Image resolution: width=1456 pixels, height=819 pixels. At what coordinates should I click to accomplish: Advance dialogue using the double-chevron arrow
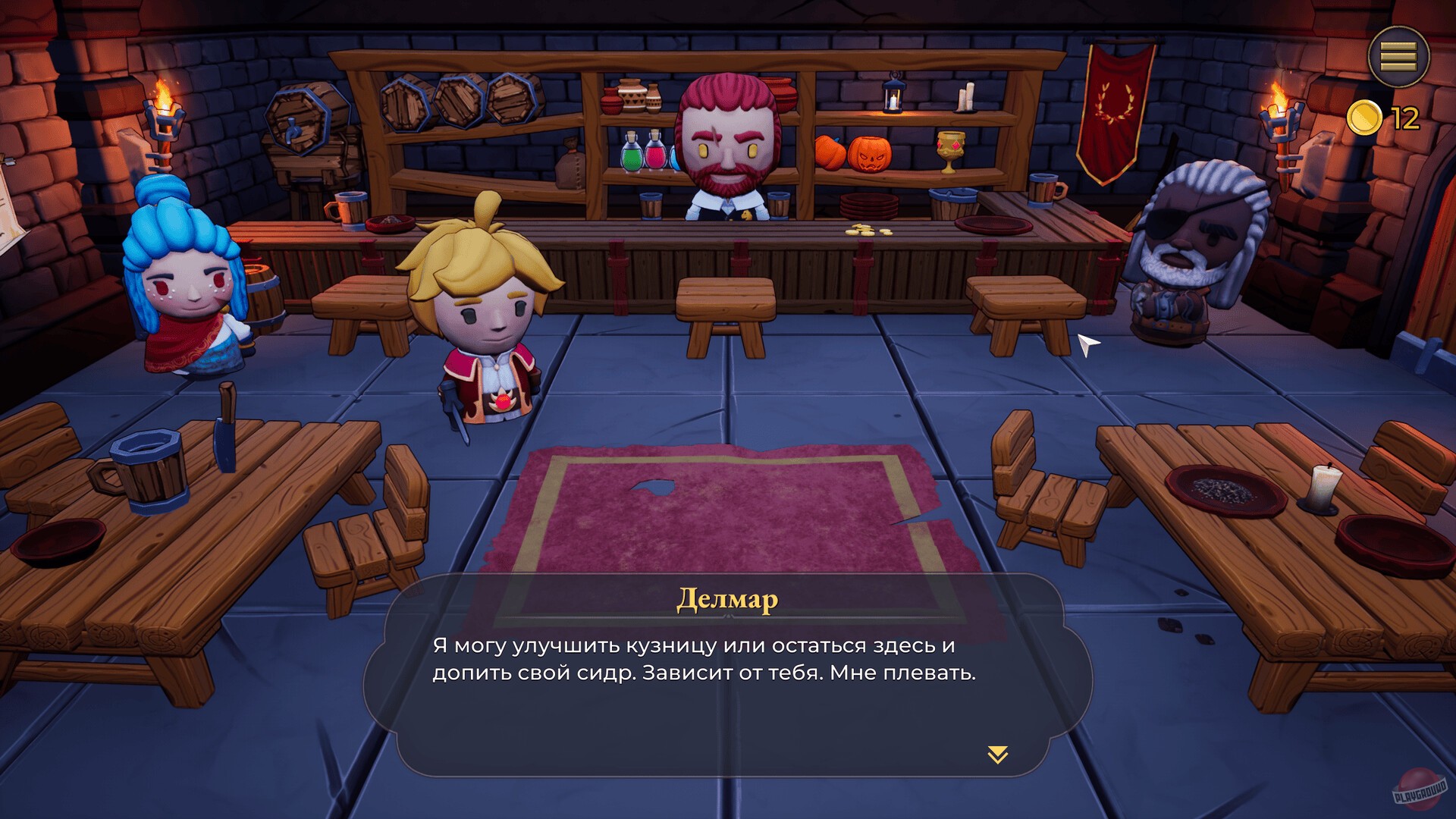point(997,754)
